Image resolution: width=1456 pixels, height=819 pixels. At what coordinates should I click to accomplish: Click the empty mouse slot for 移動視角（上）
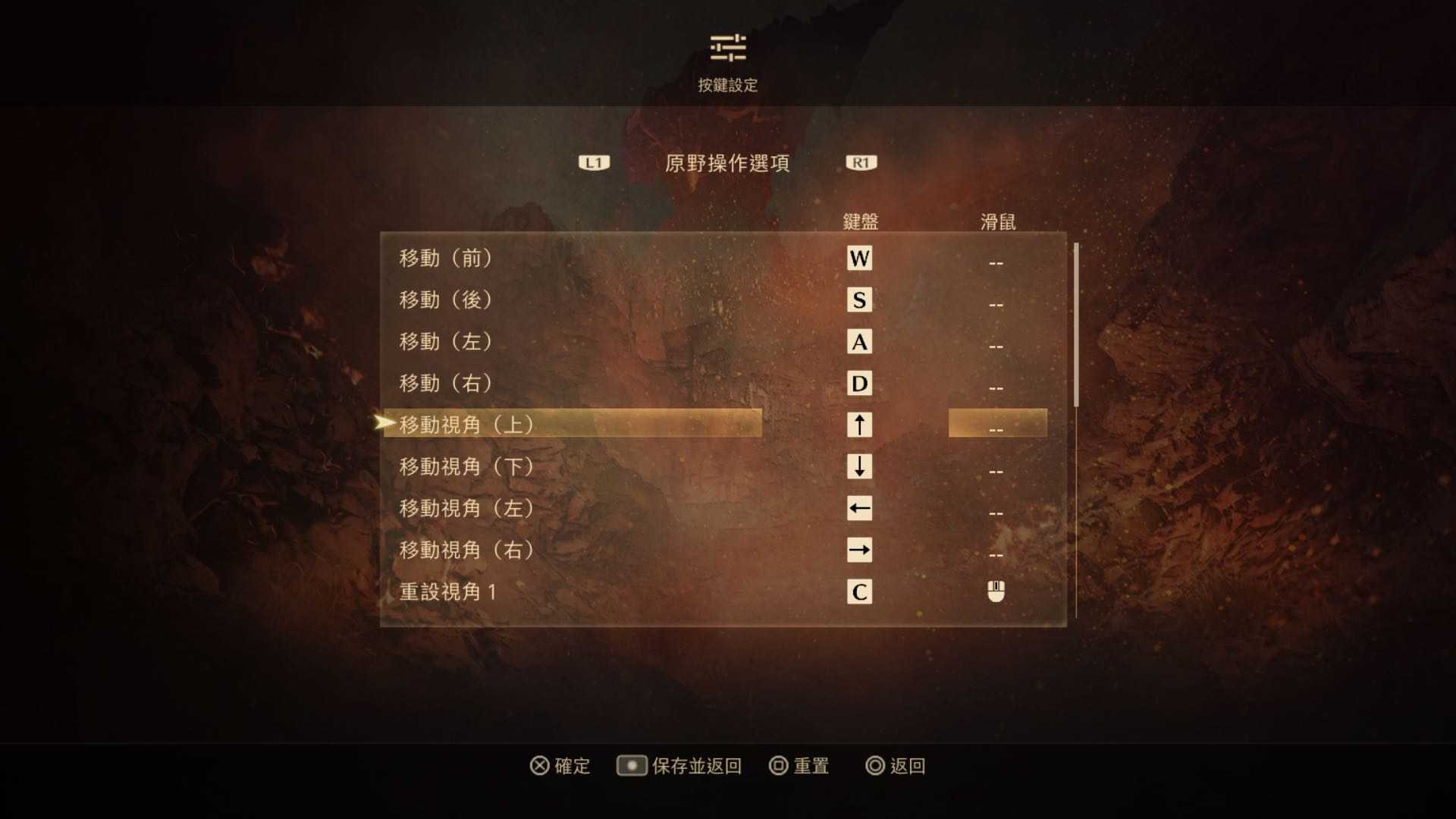coord(994,425)
